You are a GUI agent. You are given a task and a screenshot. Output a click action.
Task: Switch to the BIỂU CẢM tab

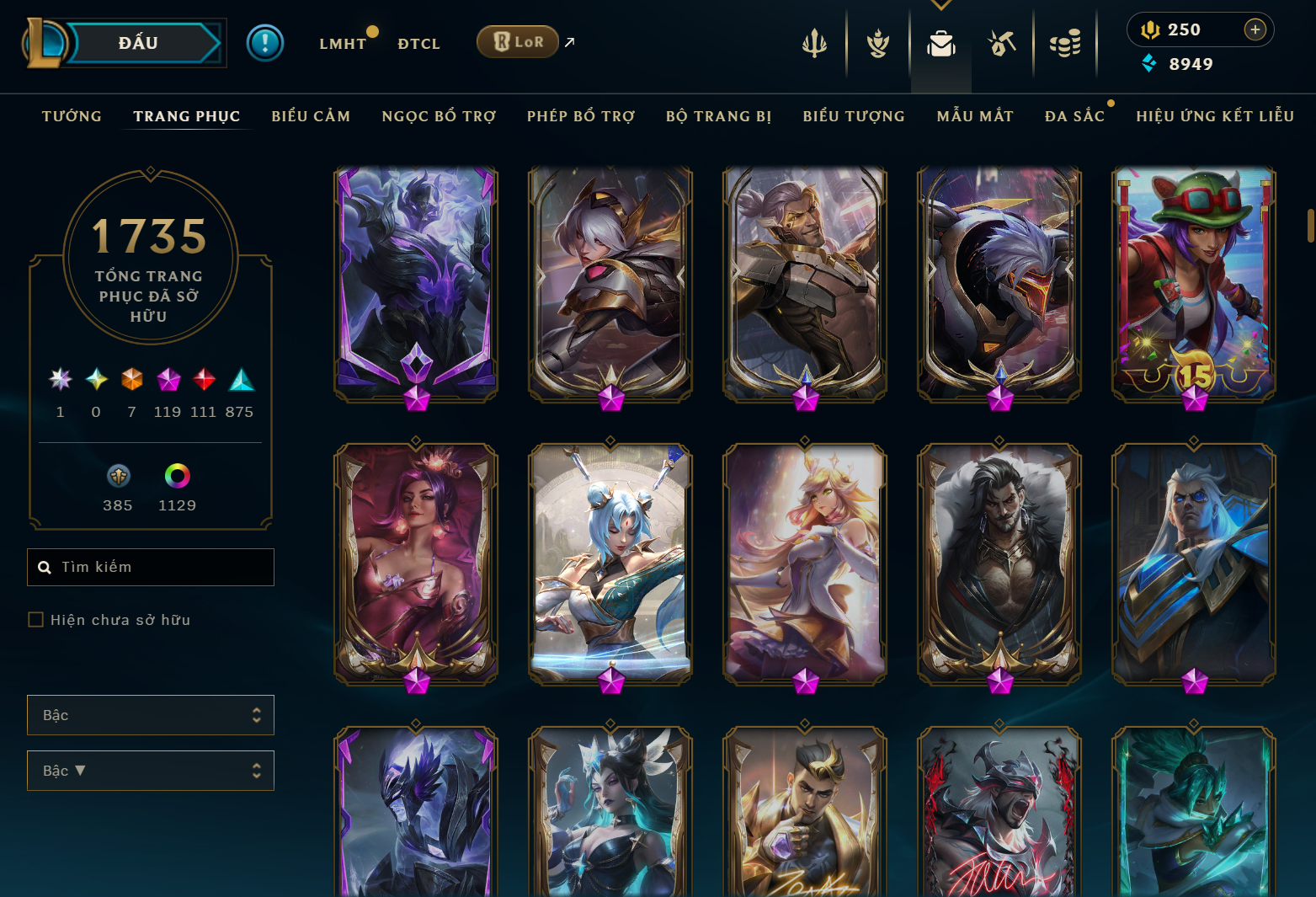(x=311, y=115)
